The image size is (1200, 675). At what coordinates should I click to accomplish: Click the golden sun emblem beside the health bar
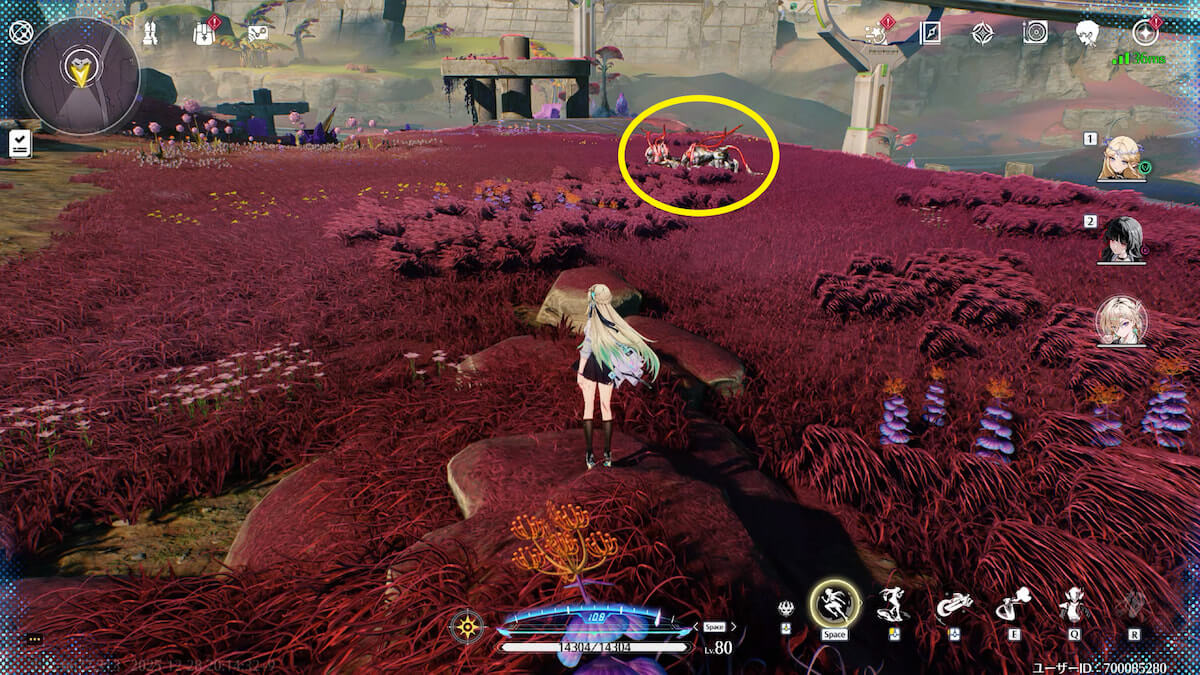coord(467,627)
